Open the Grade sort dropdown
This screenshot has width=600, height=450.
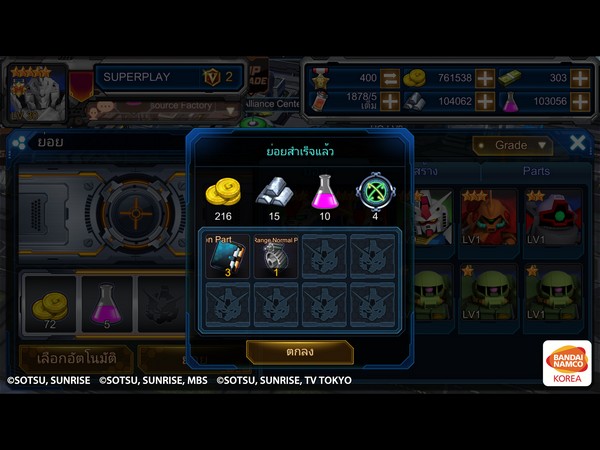coord(512,146)
